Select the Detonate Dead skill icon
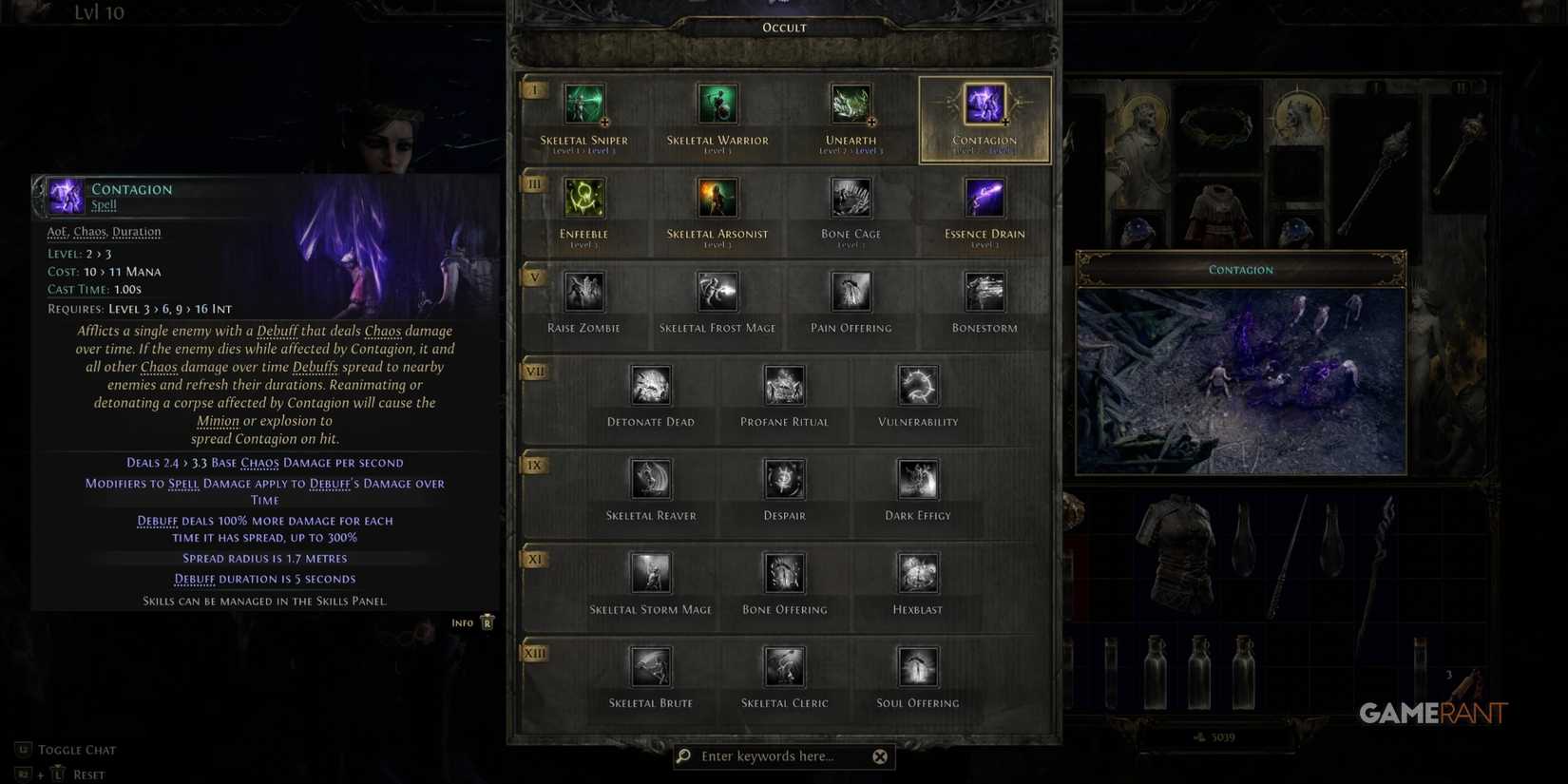Screen dimensions: 1568x784 pyautogui.click(x=650, y=385)
